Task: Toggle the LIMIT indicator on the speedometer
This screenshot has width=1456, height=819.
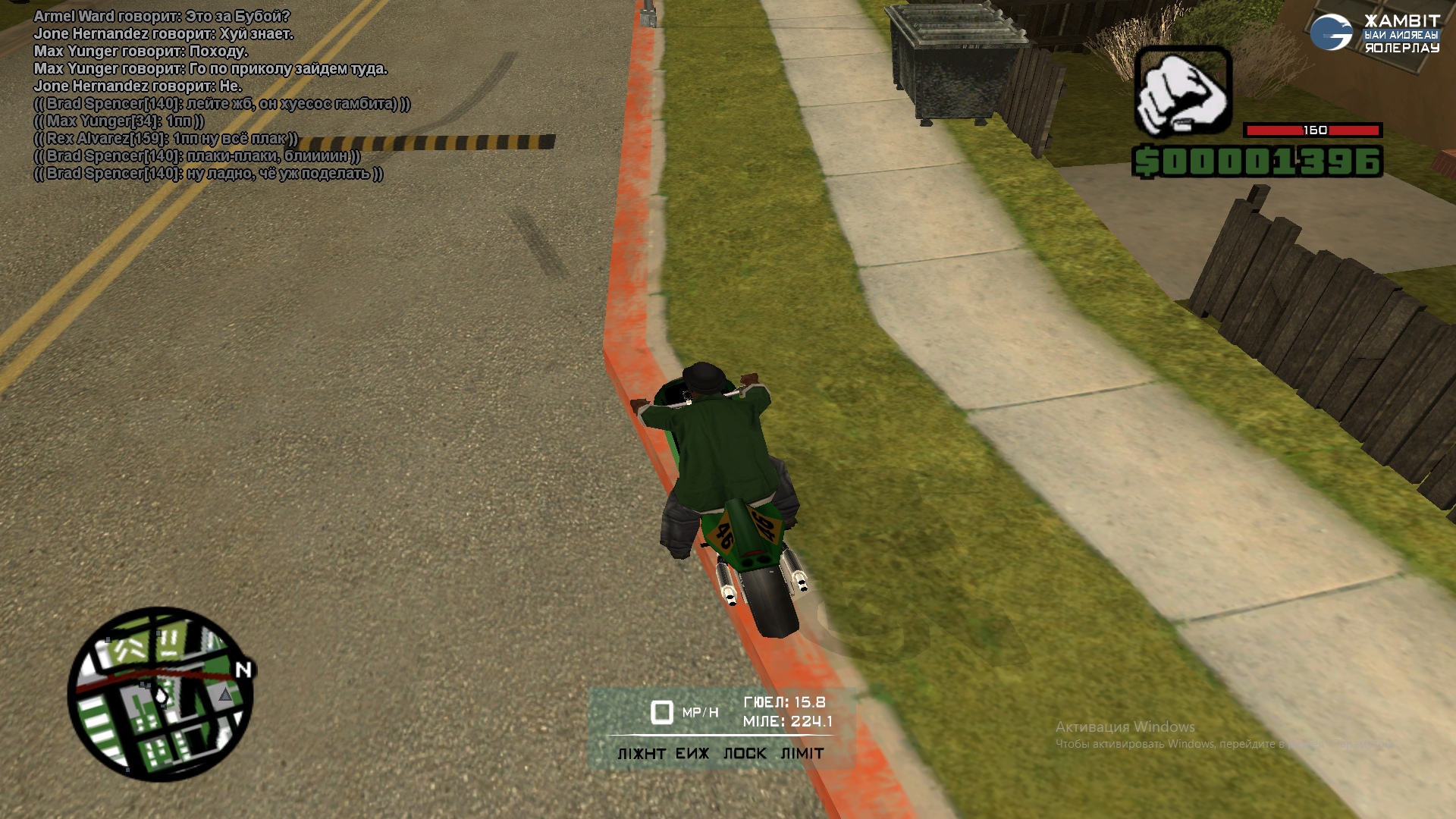Action: pyautogui.click(x=802, y=754)
